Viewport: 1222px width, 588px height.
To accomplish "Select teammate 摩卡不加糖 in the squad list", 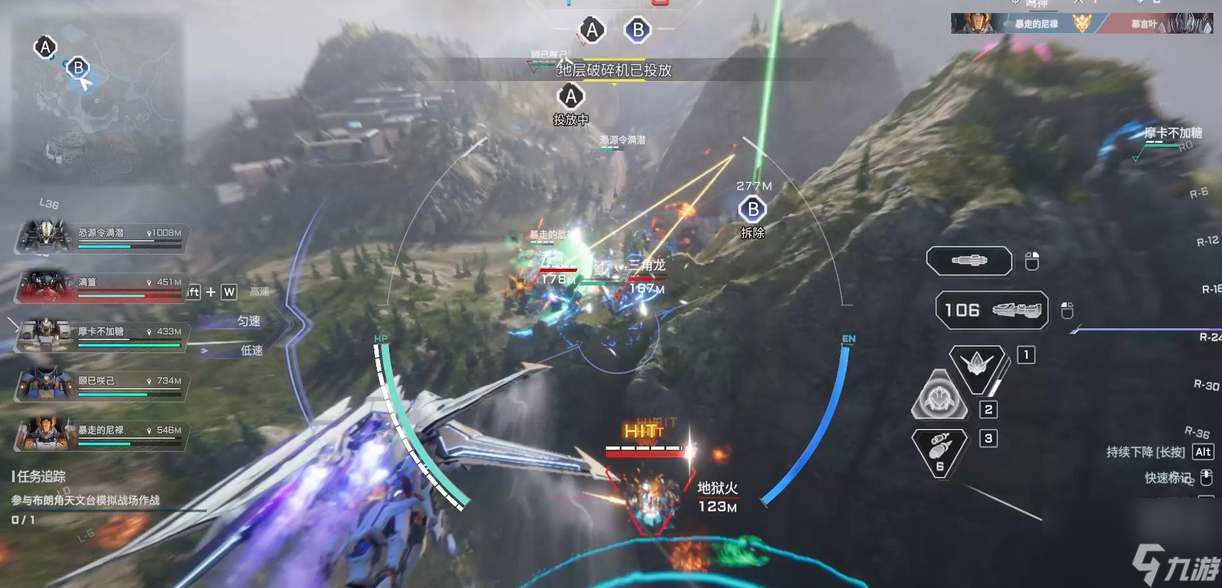I will [100, 335].
